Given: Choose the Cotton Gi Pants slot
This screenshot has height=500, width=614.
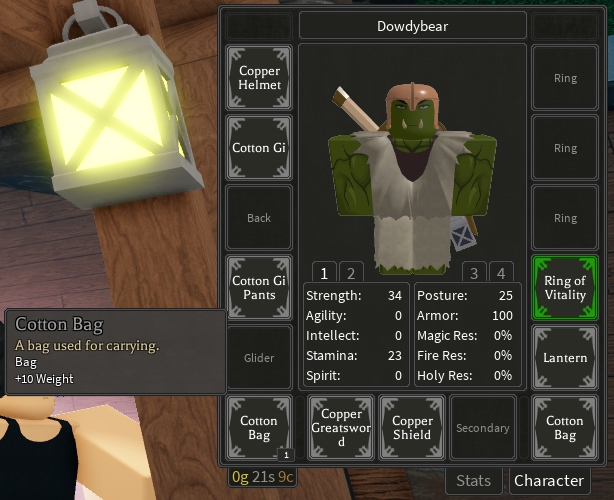Looking at the screenshot, I should click(259, 288).
